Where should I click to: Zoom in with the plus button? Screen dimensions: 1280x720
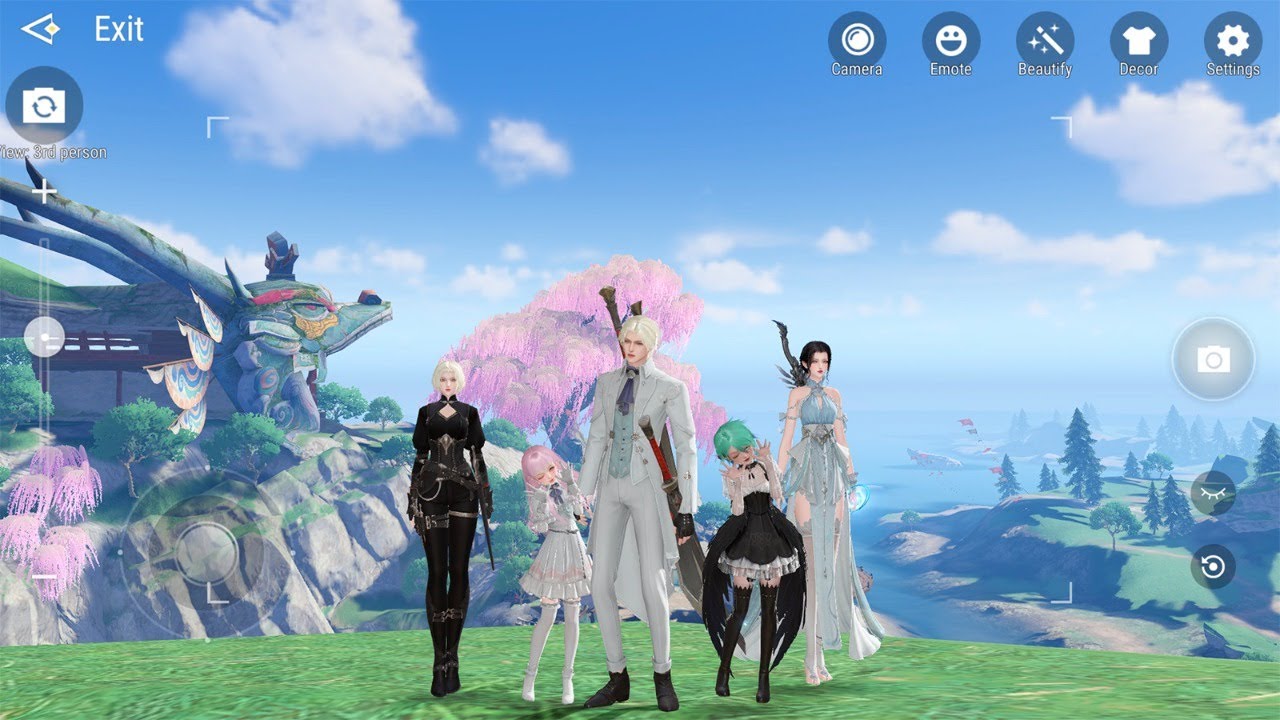point(44,192)
